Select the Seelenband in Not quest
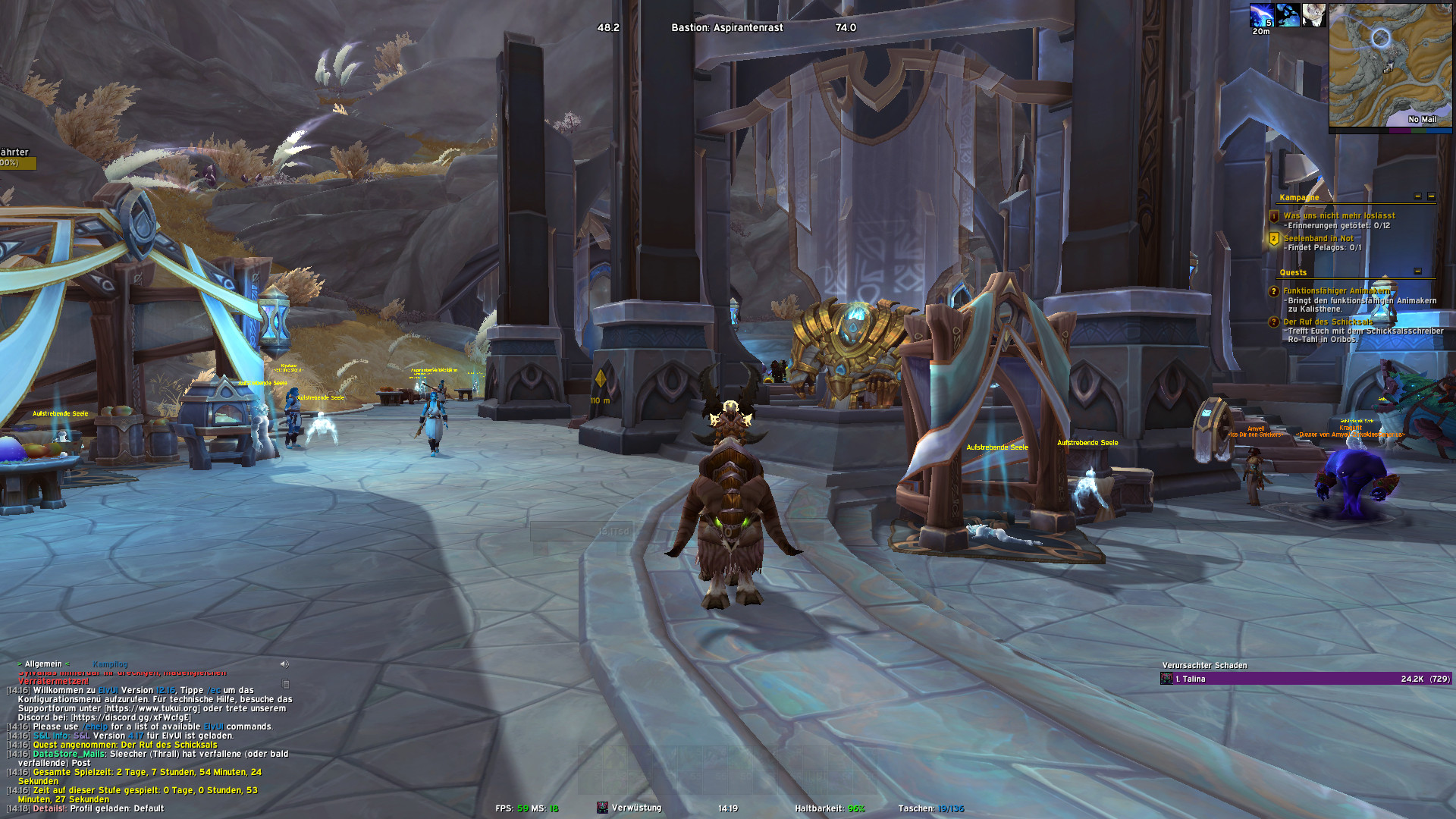The height and width of the screenshot is (819, 1456). coord(1318,238)
